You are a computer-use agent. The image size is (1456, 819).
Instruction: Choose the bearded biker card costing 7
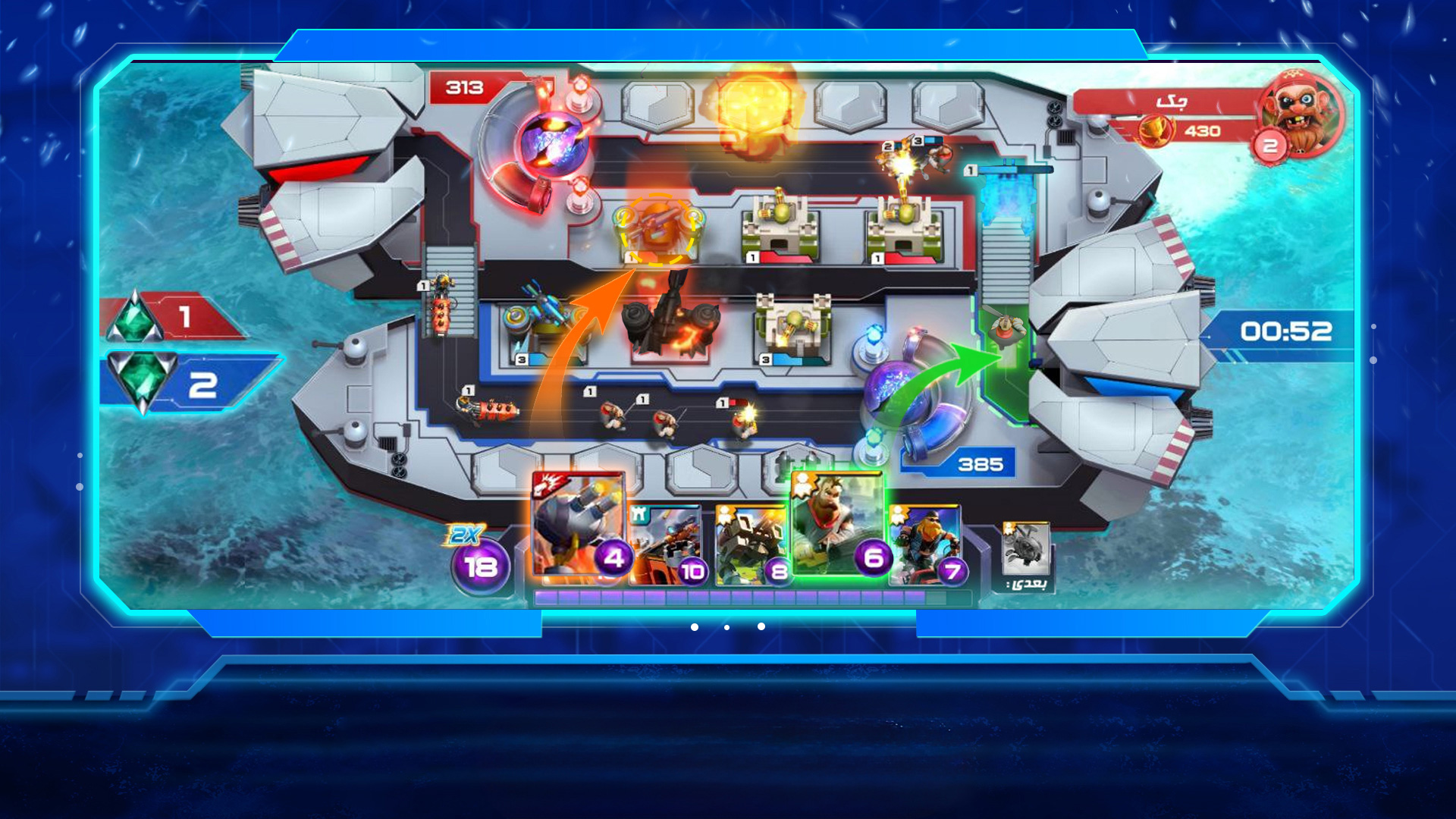tap(925, 546)
